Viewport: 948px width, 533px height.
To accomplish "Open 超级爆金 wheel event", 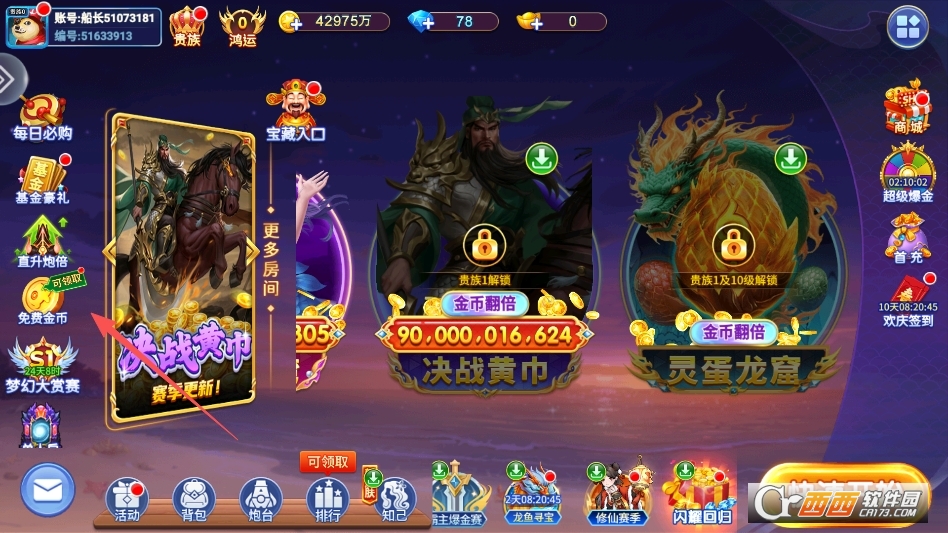I will click(x=907, y=174).
